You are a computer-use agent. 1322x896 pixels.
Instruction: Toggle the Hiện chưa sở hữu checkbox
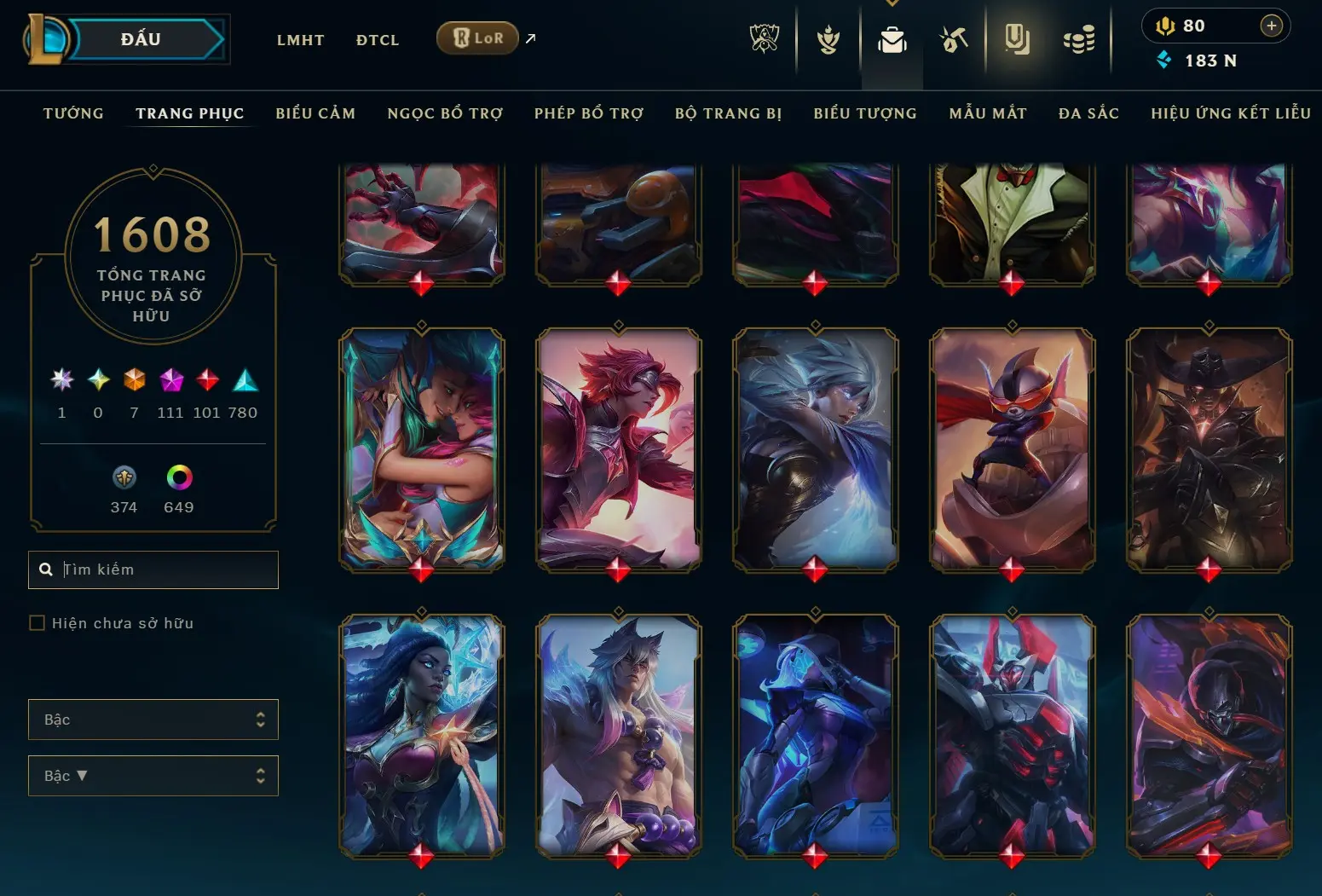tap(38, 623)
